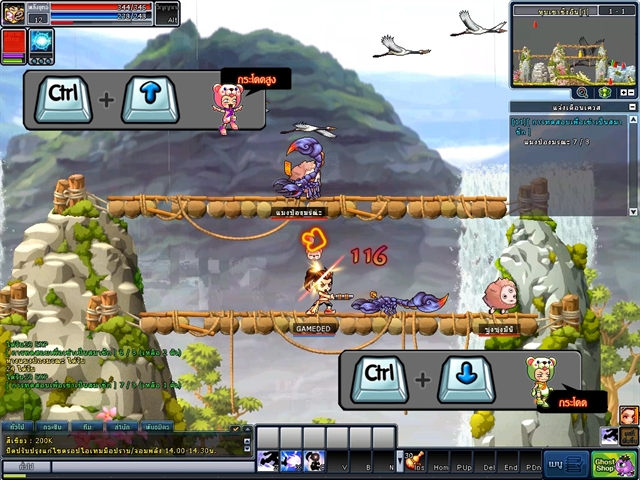
Task: Click the magnifier button under the minimap
Action: pyautogui.click(x=582, y=92)
